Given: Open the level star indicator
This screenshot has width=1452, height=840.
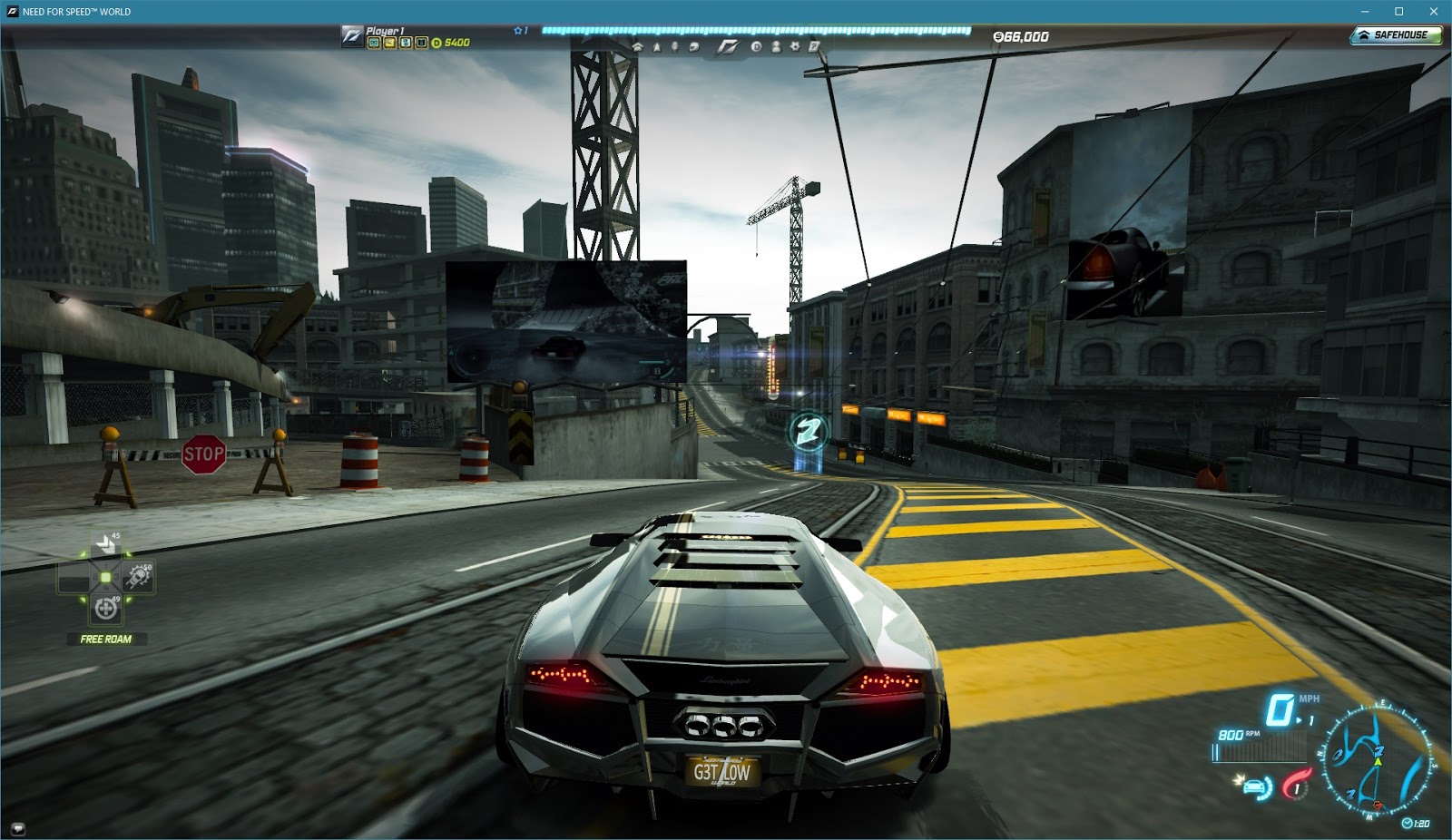Looking at the screenshot, I should pos(519,29).
